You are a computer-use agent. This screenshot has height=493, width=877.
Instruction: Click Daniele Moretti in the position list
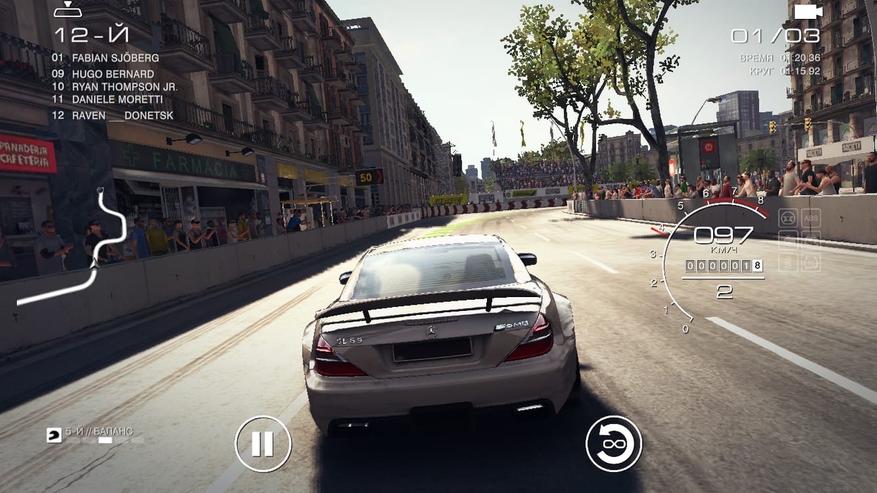108,100
